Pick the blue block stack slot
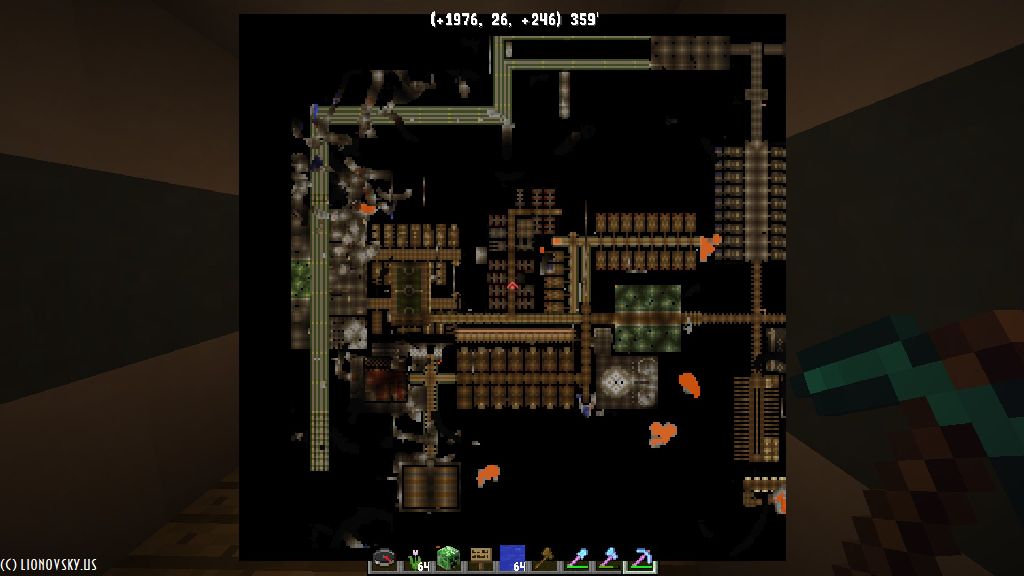 [512, 558]
